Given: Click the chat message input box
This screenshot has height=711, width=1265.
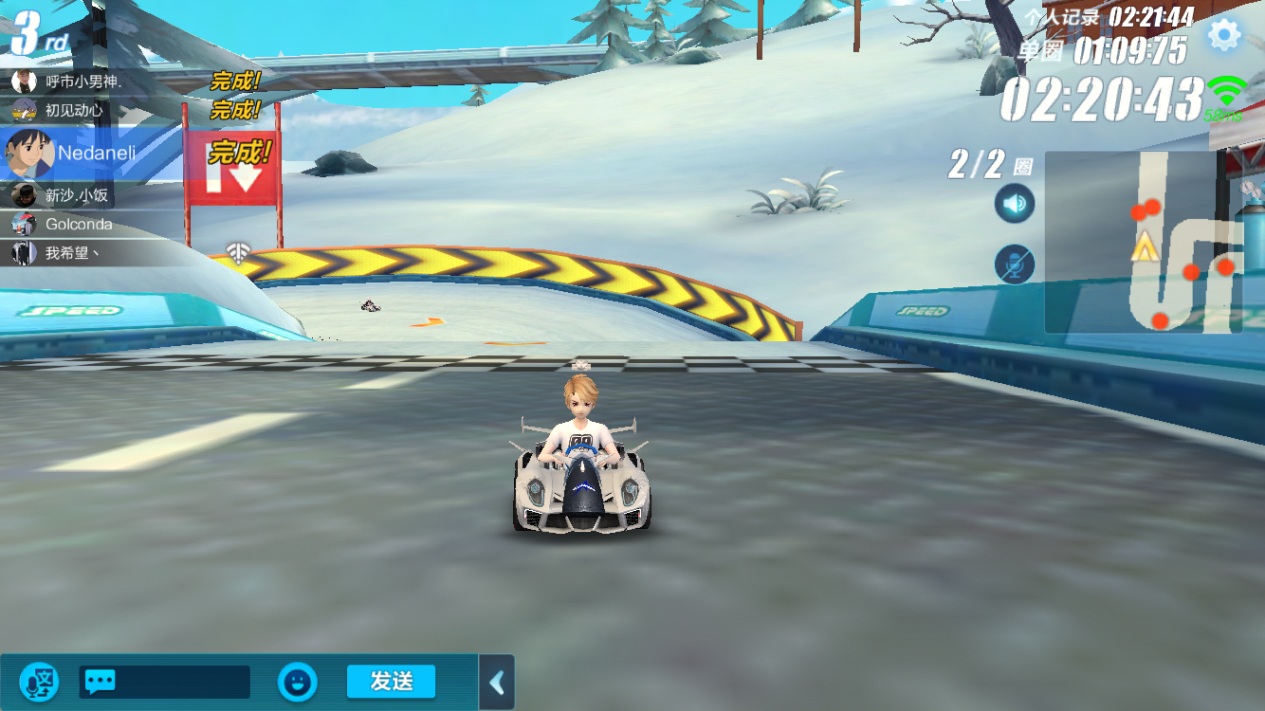Looking at the screenshot, I should pos(166,682).
